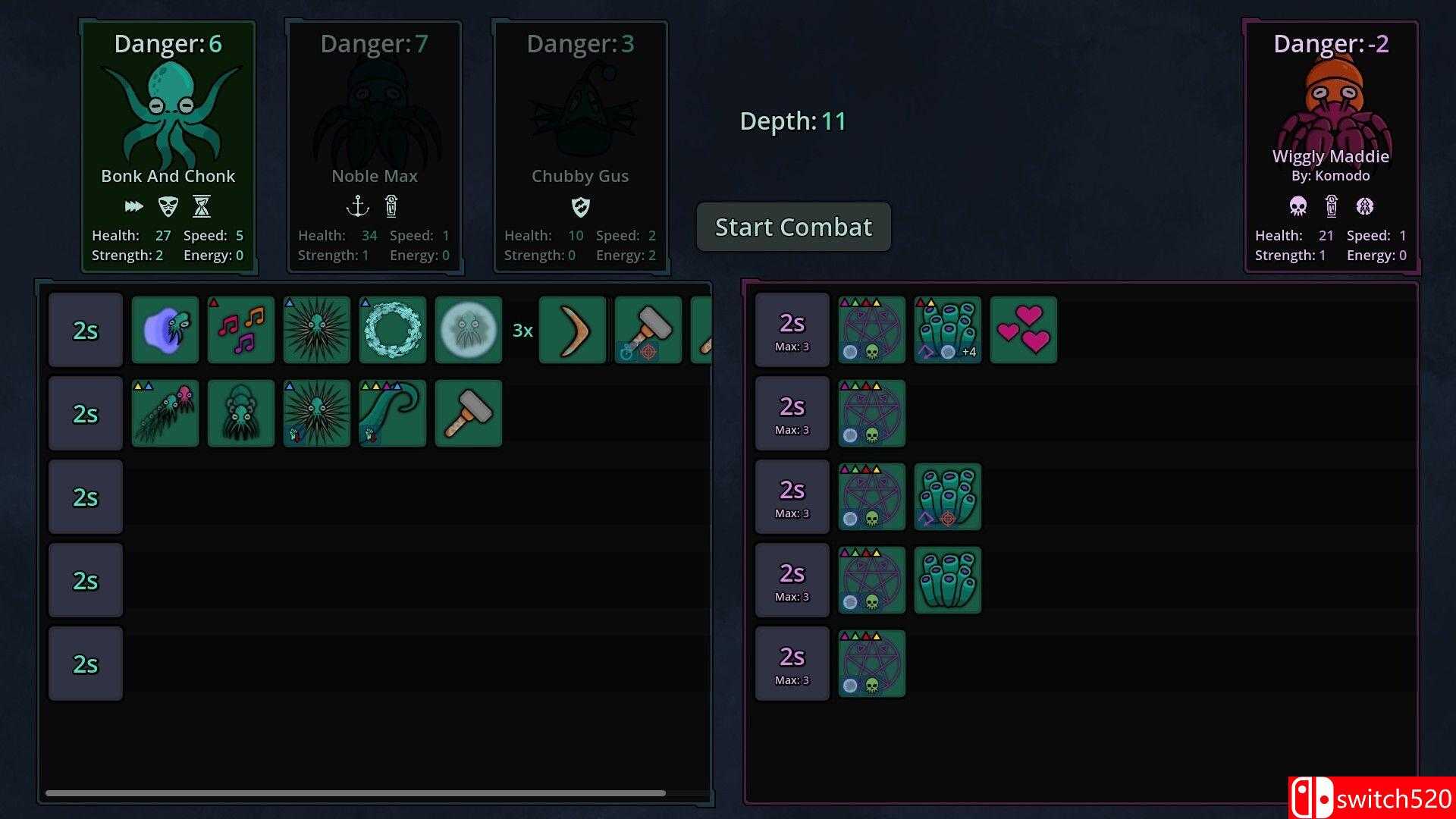Click the coral tube item with +4 badge
This screenshot has width=1456, height=819.
tap(946, 329)
